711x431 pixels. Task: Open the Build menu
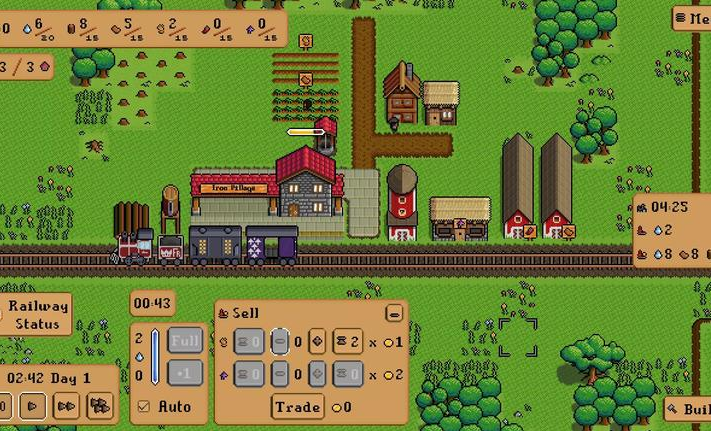pyautogui.click(x=690, y=409)
